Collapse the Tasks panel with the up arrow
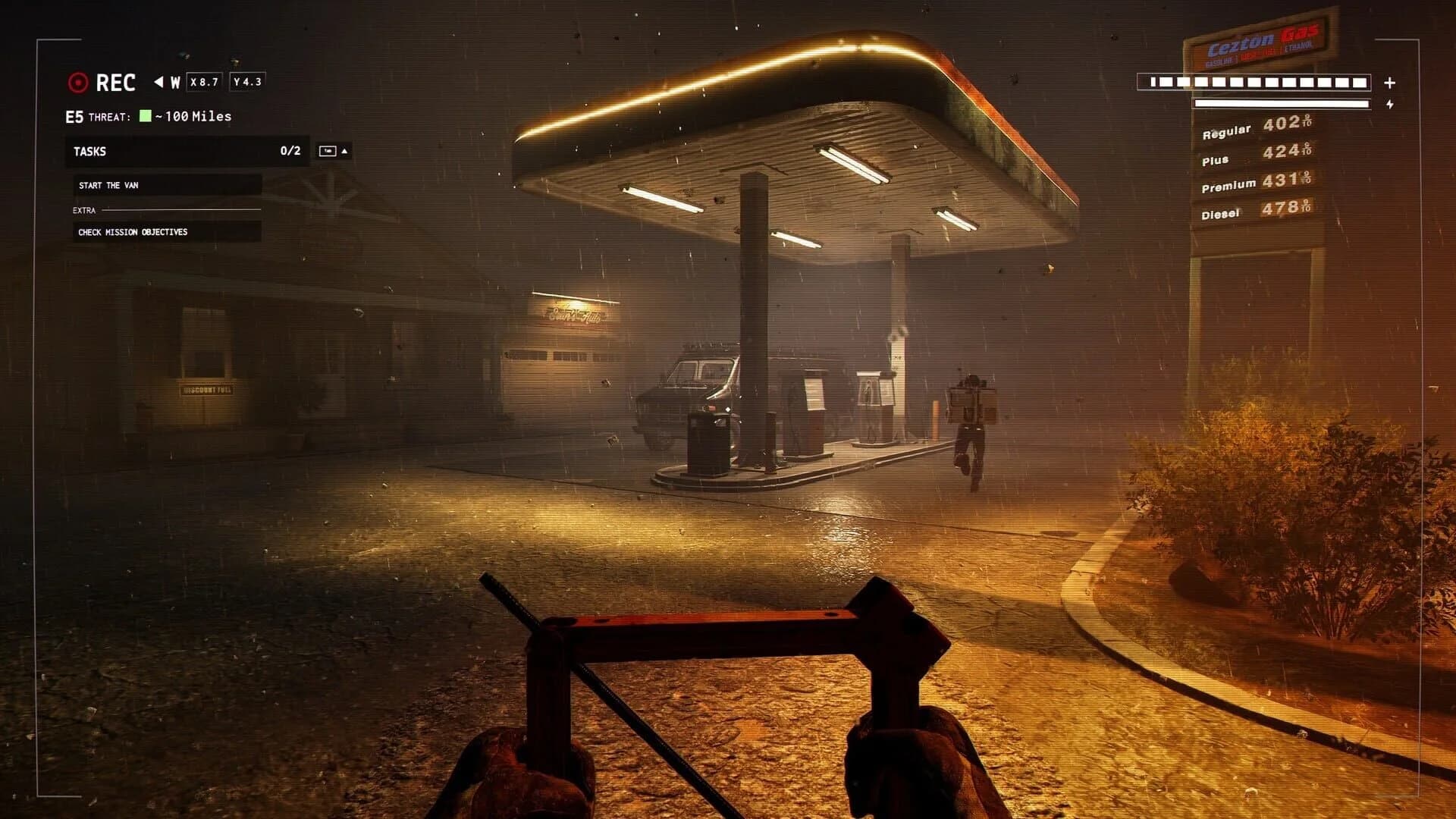 point(346,152)
